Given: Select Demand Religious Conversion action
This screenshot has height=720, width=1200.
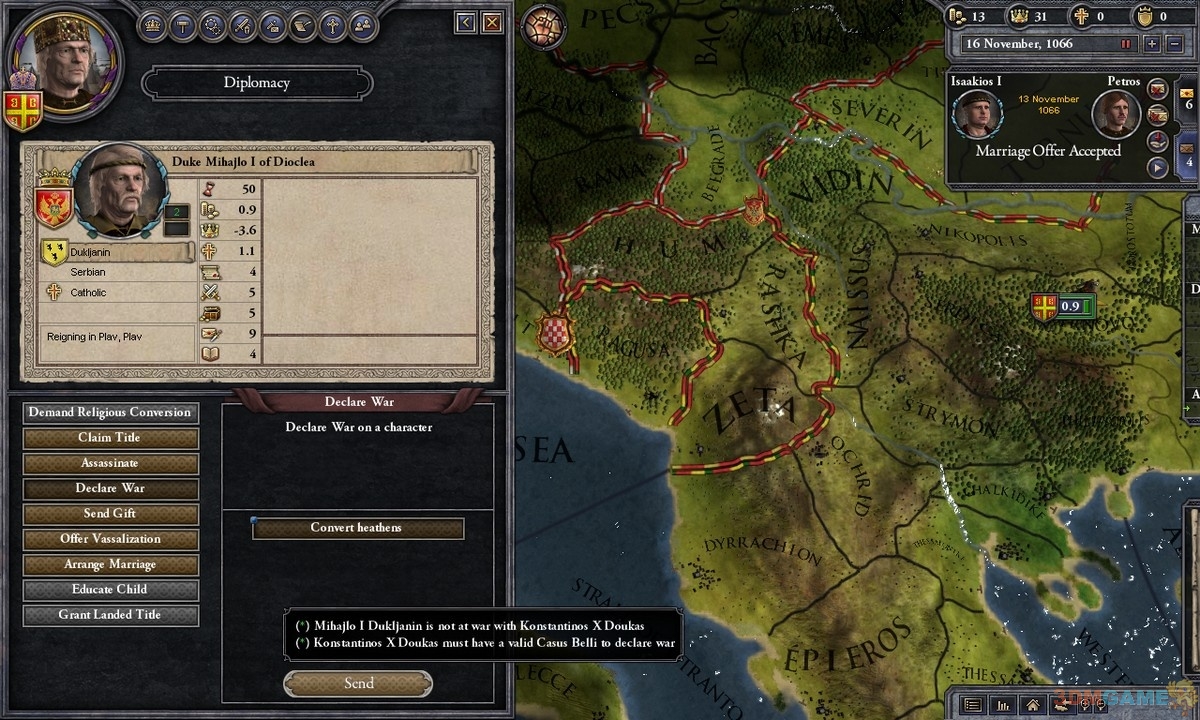Looking at the screenshot, I should click(110, 413).
